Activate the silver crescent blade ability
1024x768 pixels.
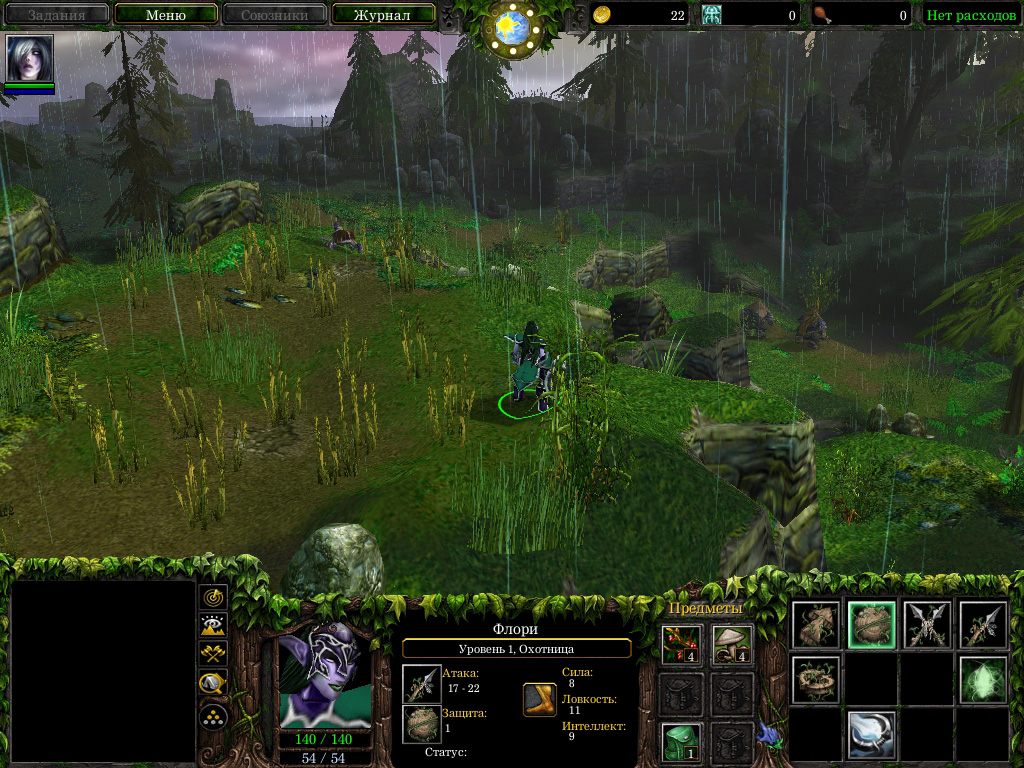coord(871,734)
